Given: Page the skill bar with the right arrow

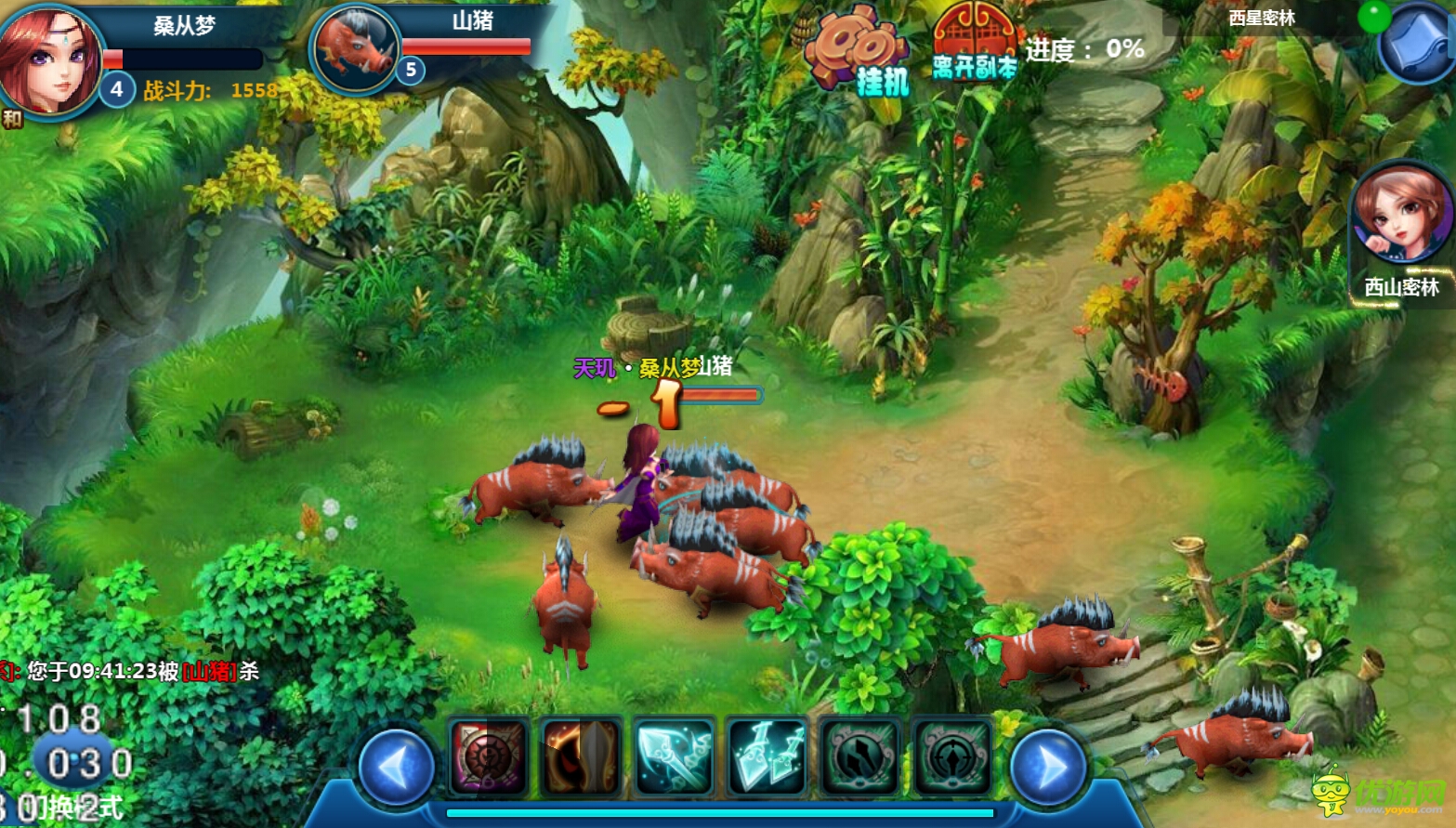Looking at the screenshot, I should point(1049,767).
